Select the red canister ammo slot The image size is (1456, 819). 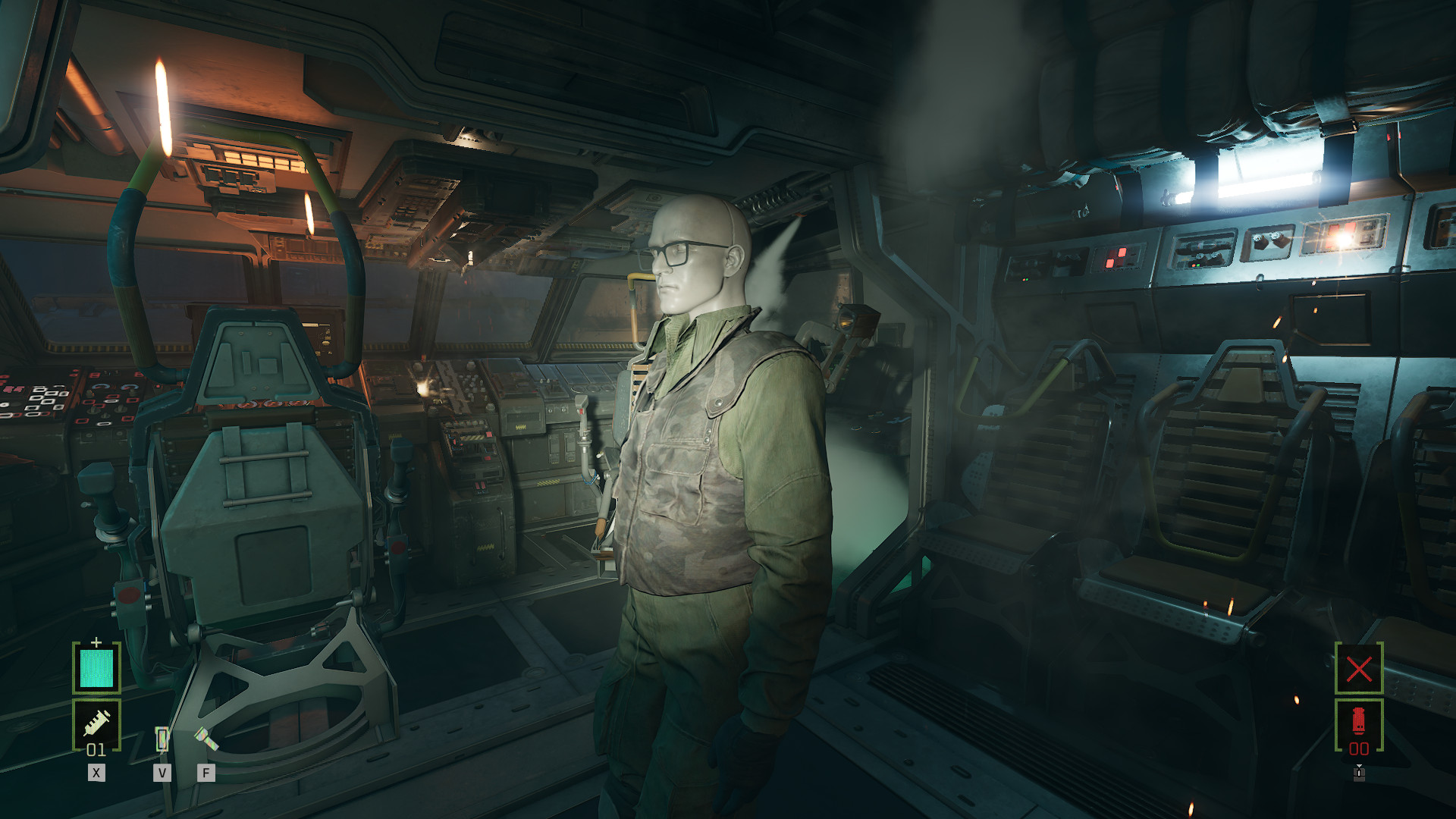coord(1358,724)
